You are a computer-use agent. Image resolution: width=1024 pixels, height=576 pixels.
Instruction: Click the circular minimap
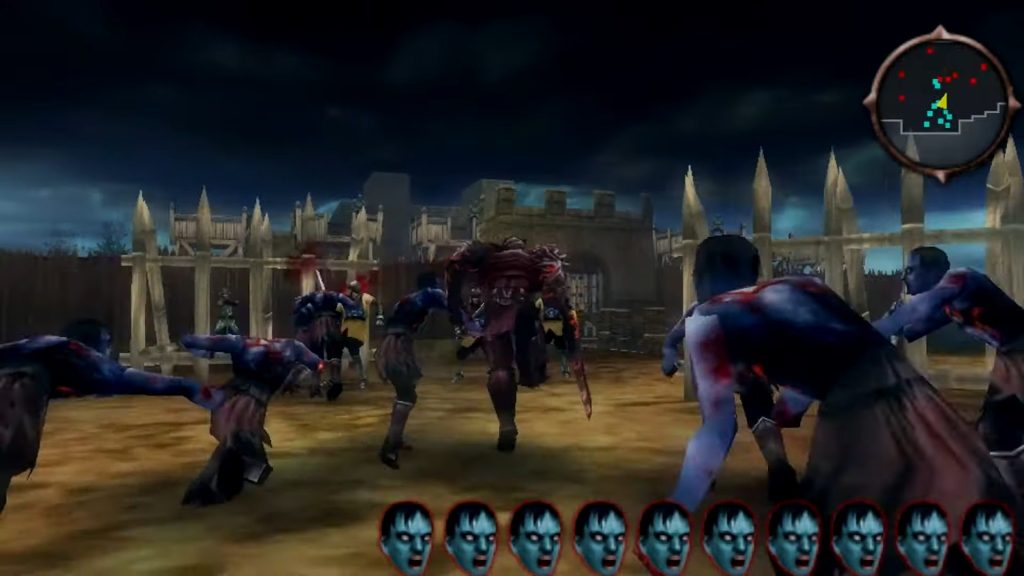[941, 103]
